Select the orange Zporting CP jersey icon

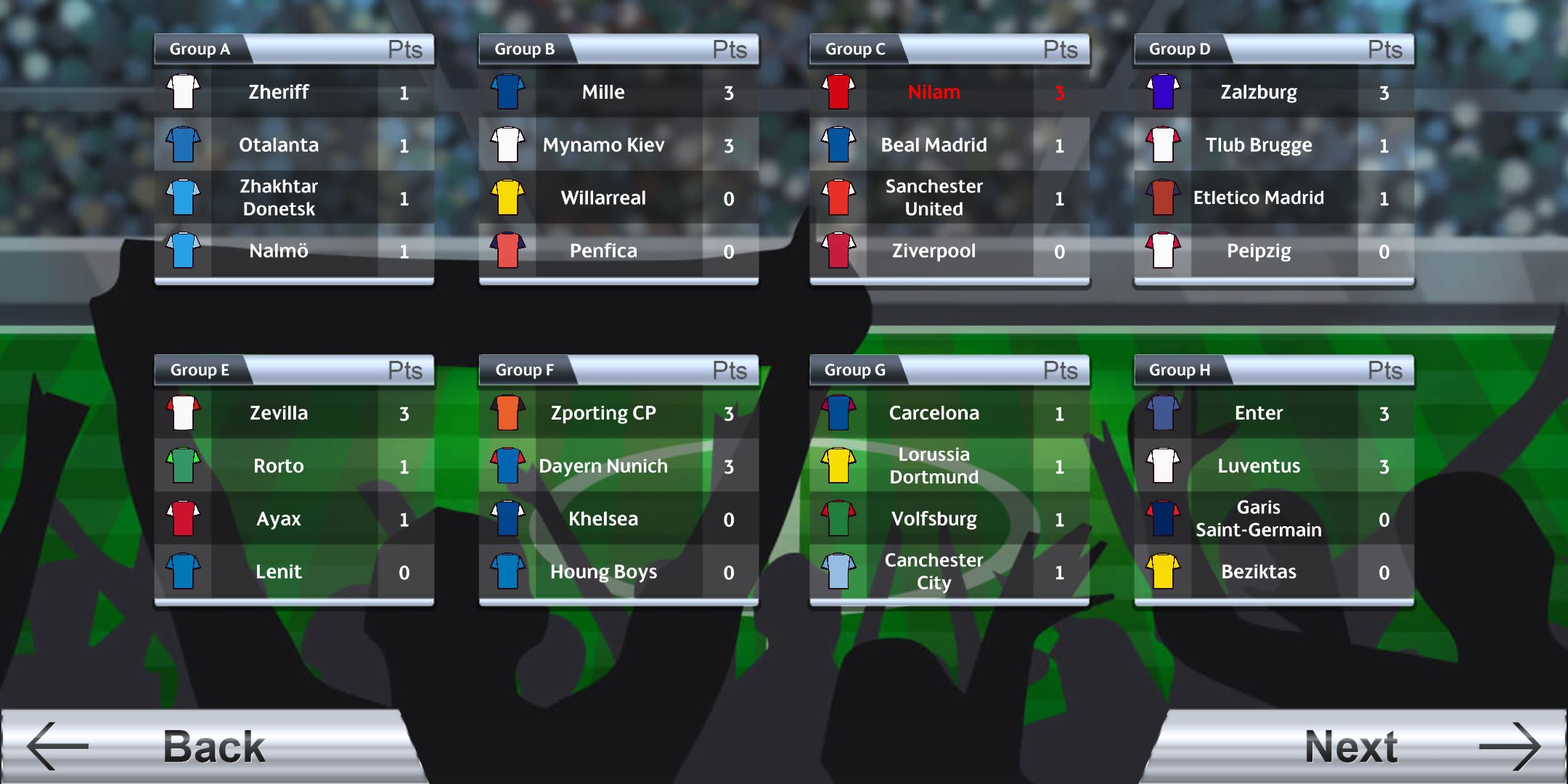pyautogui.click(x=507, y=413)
